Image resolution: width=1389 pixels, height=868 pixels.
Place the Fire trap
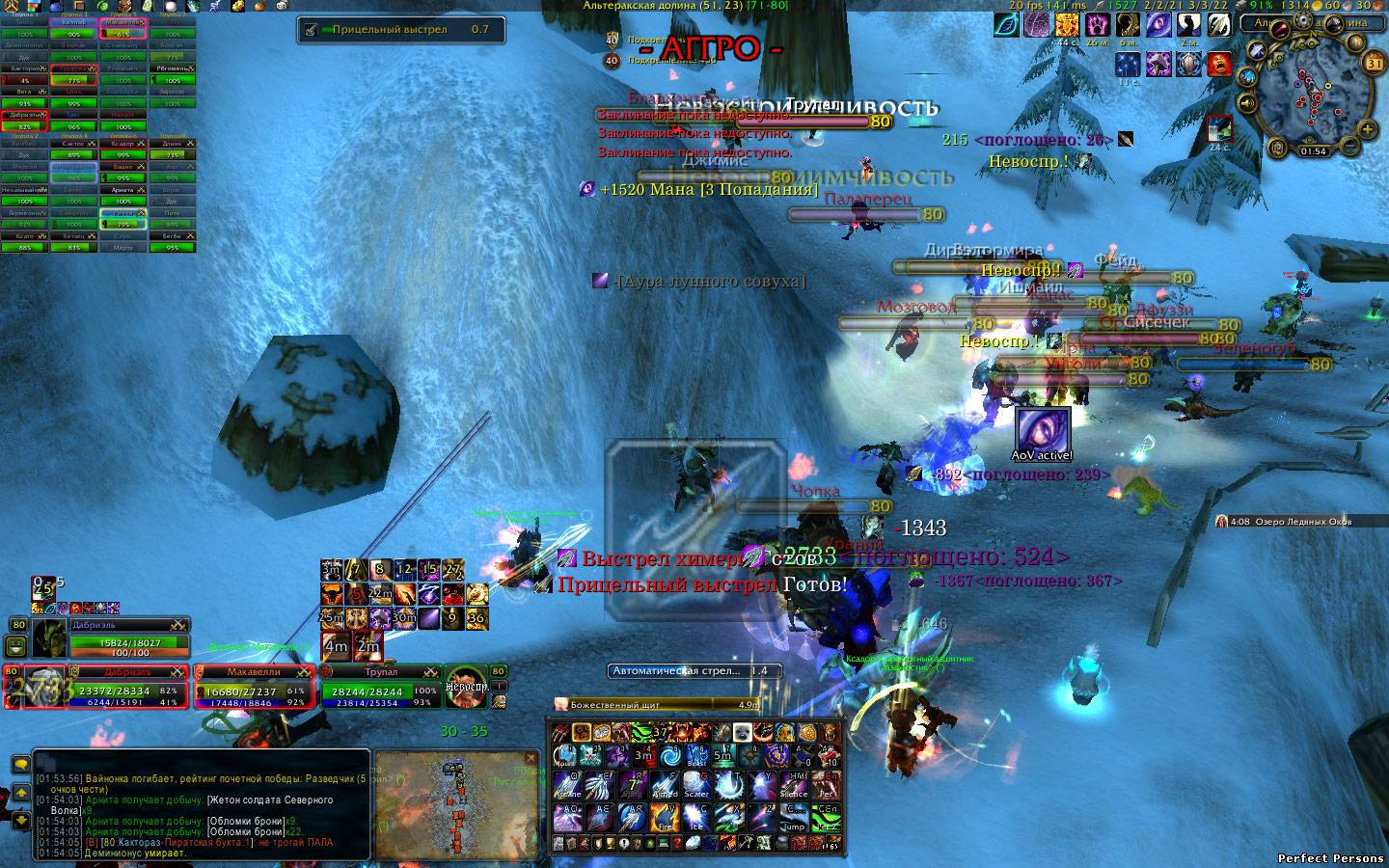pyautogui.click(x=664, y=820)
